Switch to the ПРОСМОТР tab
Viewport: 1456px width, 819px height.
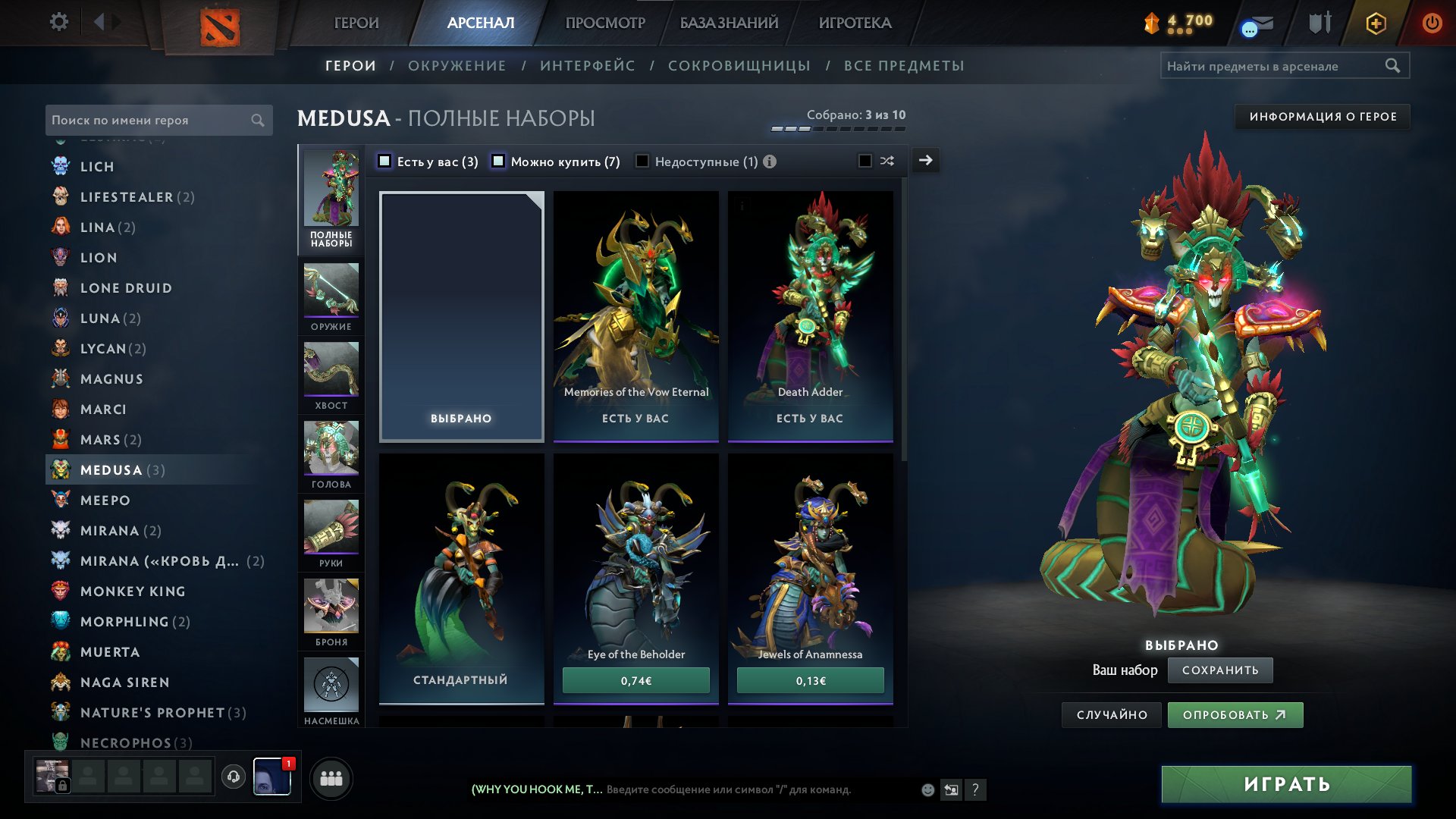pos(604,23)
